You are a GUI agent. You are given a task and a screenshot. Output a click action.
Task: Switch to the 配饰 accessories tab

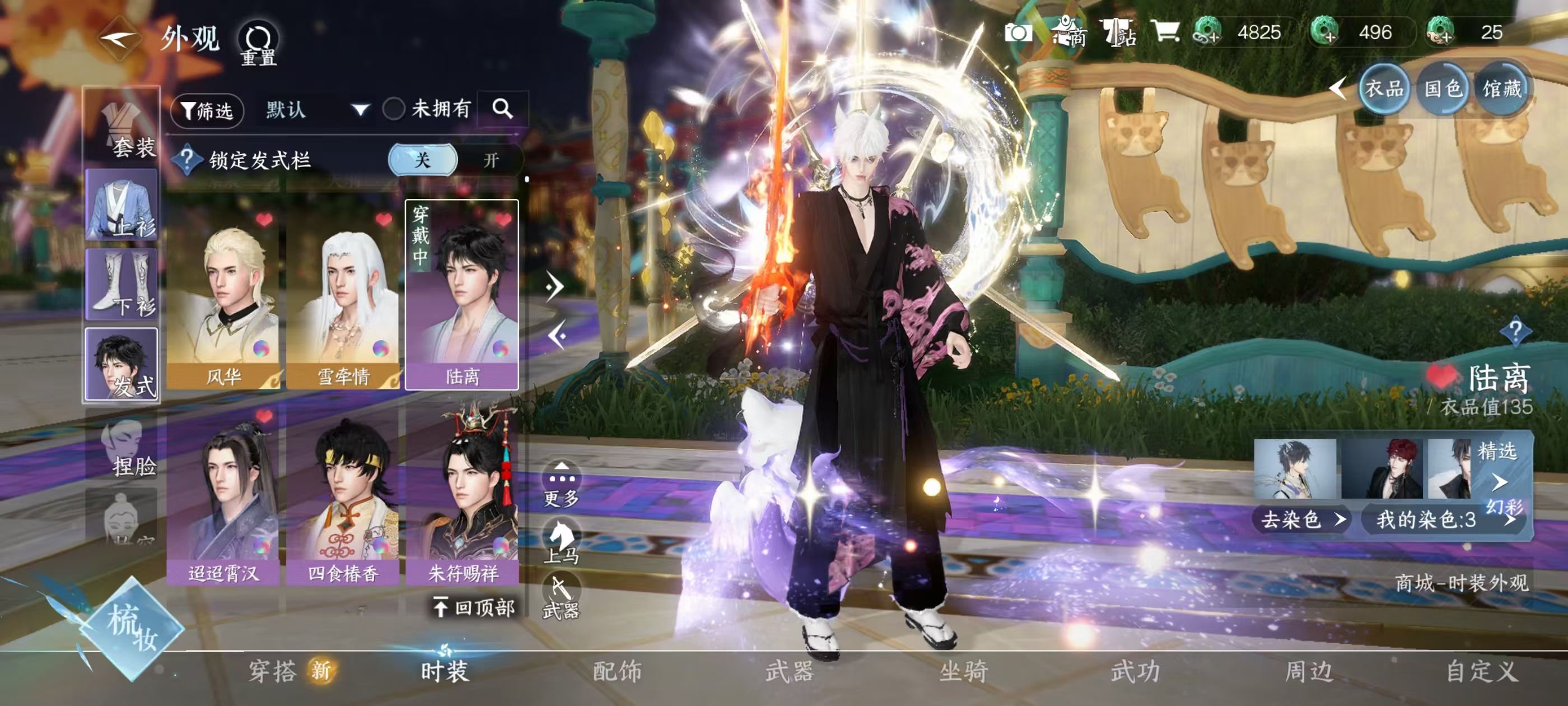617,671
